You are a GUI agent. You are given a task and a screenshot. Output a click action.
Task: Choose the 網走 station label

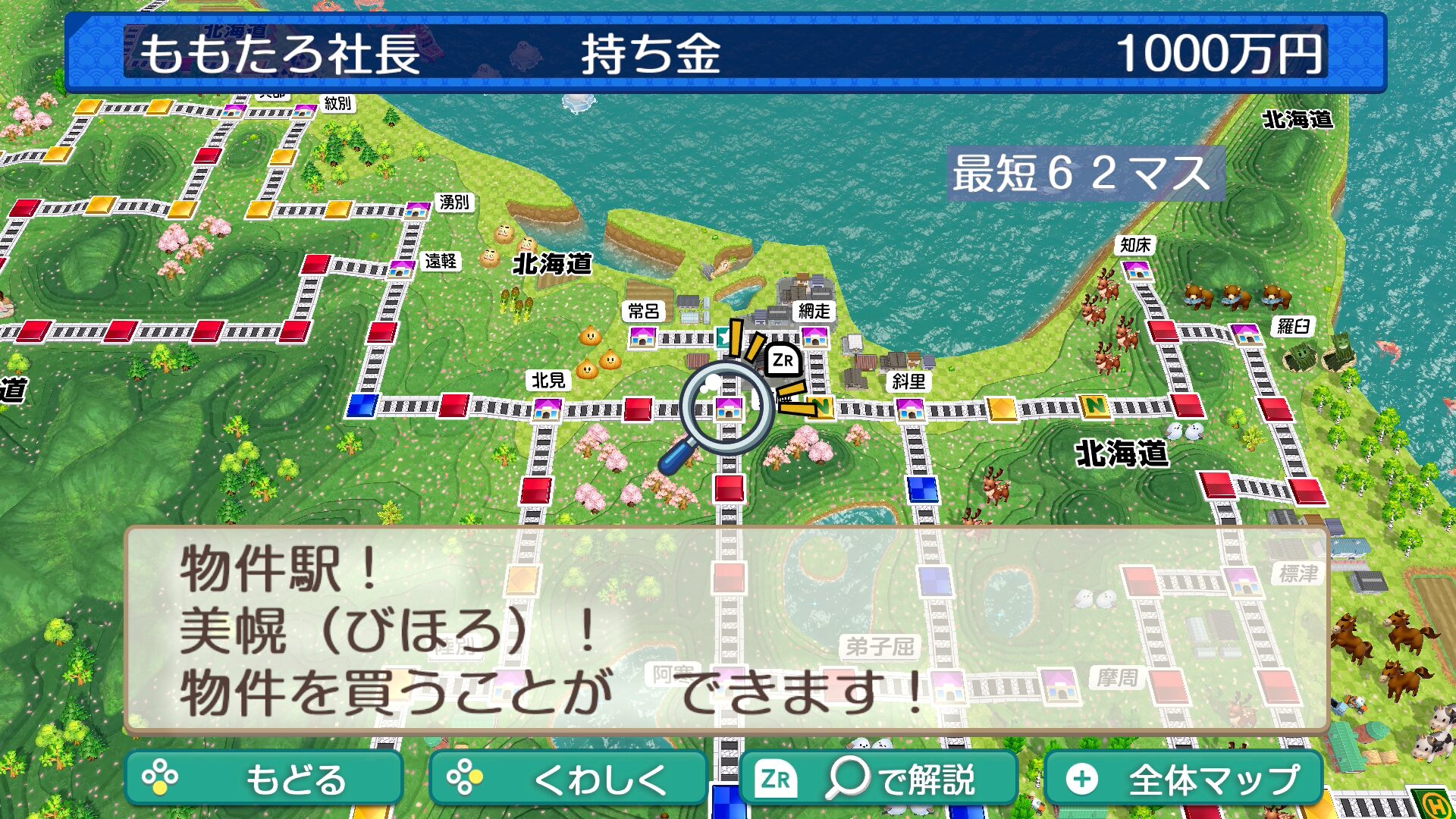[814, 311]
